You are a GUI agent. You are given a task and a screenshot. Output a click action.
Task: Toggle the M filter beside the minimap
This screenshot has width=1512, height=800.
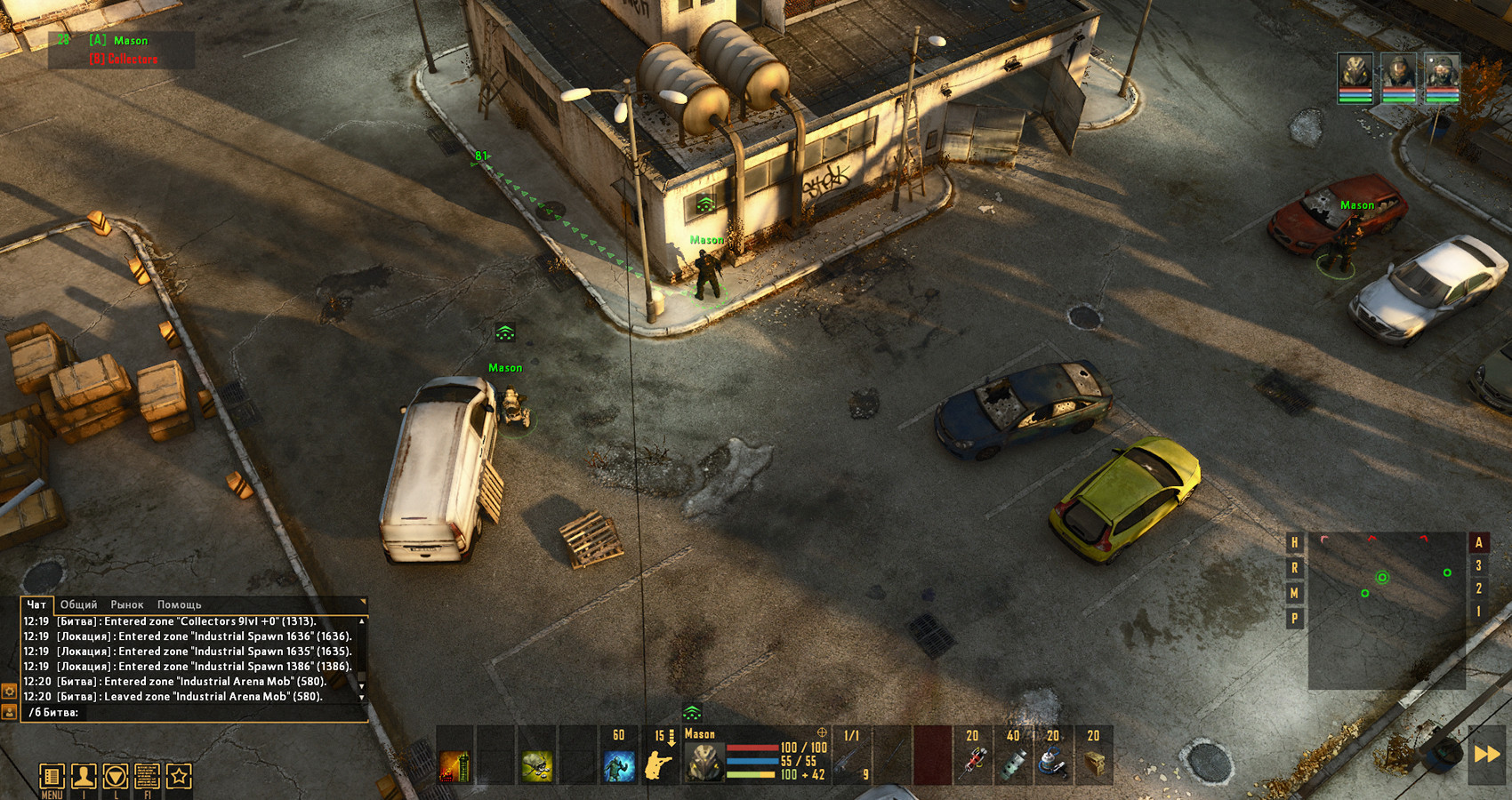(x=1294, y=591)
